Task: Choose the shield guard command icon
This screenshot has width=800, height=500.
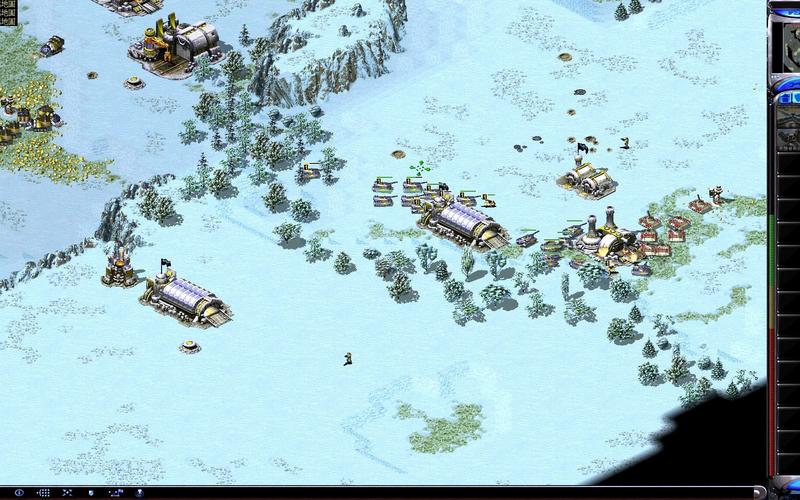Action: (91, 492)
